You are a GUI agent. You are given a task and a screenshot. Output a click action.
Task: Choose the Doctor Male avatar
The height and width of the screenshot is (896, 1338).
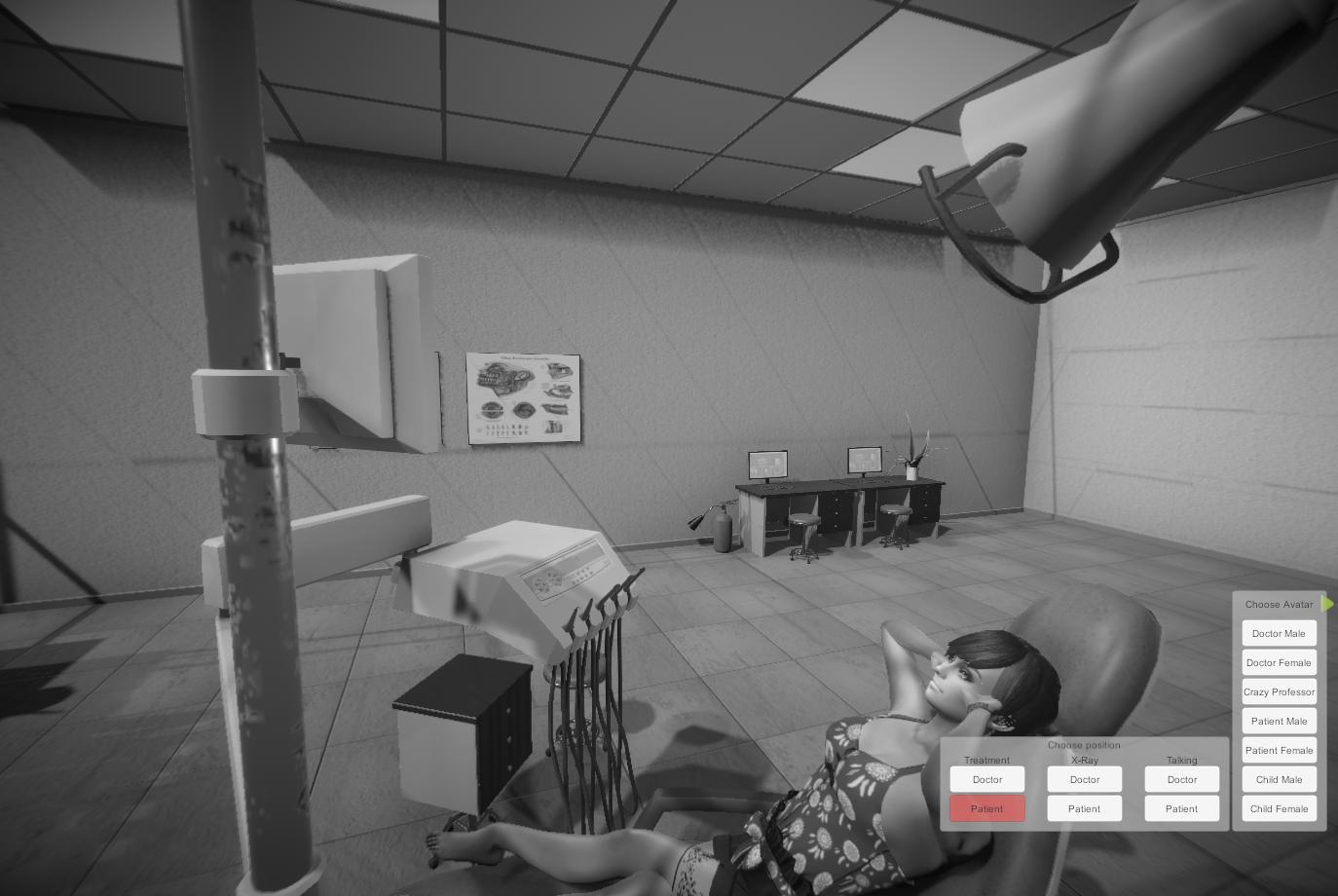(1279, 633)
